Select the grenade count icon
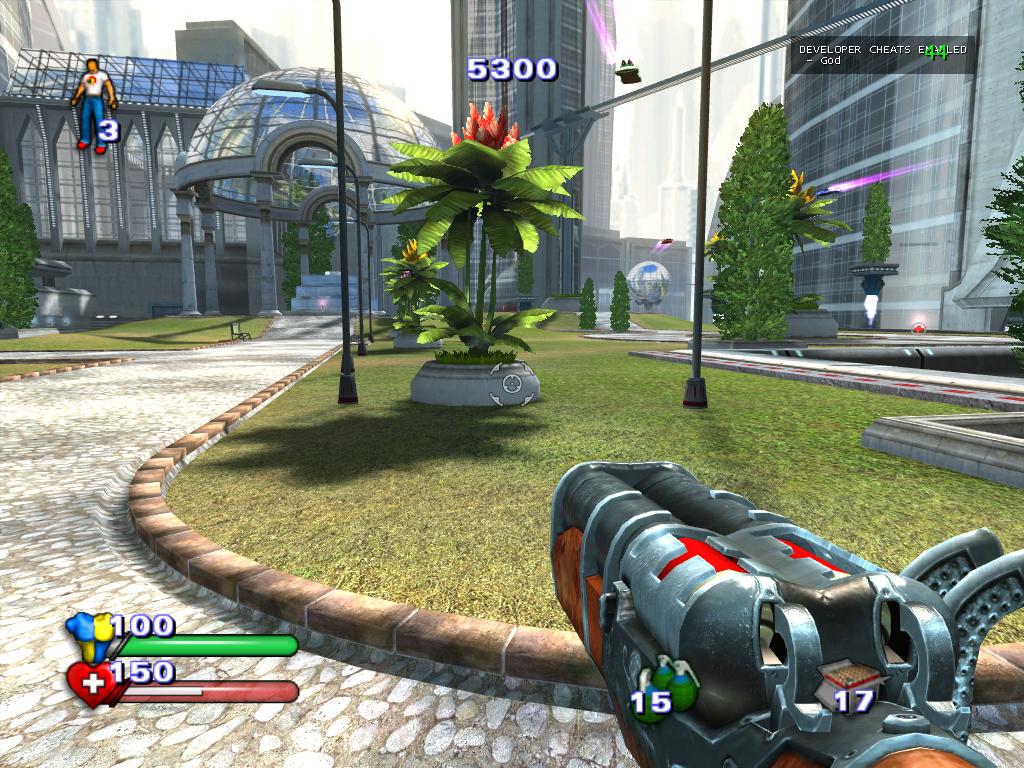The width and height of the screenshot is (1024, 768). 676,681
